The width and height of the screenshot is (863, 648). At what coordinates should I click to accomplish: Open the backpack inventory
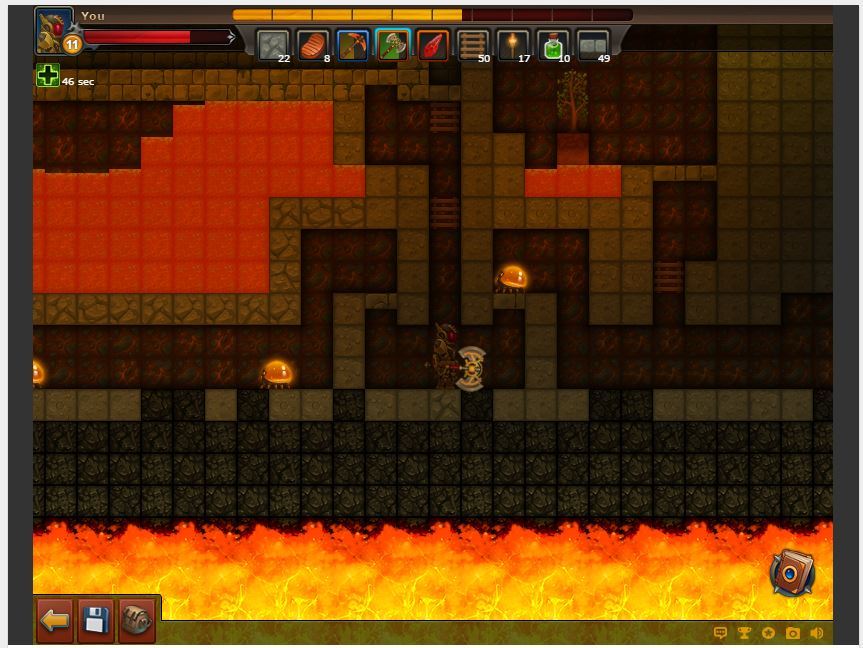point(138,620)
